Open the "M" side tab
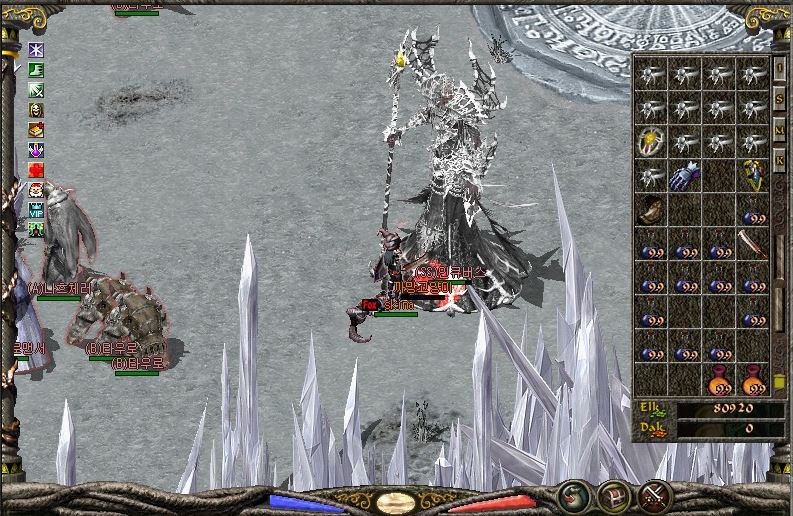 pos(779,130)
